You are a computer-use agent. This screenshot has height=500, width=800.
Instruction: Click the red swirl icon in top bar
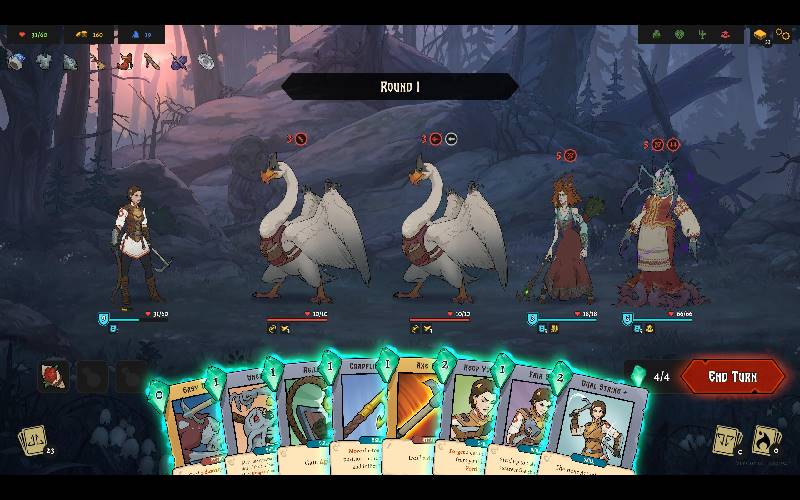click(724, 35)
